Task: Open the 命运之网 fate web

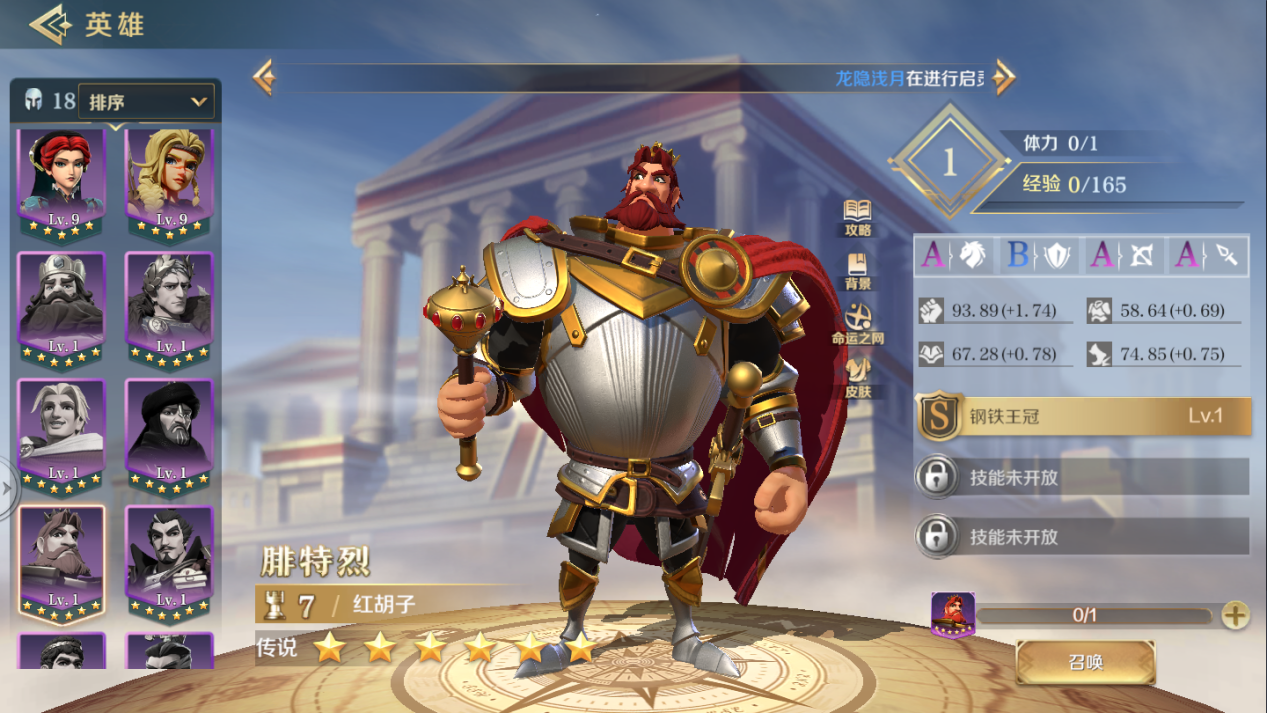Action: pos(858,324)
